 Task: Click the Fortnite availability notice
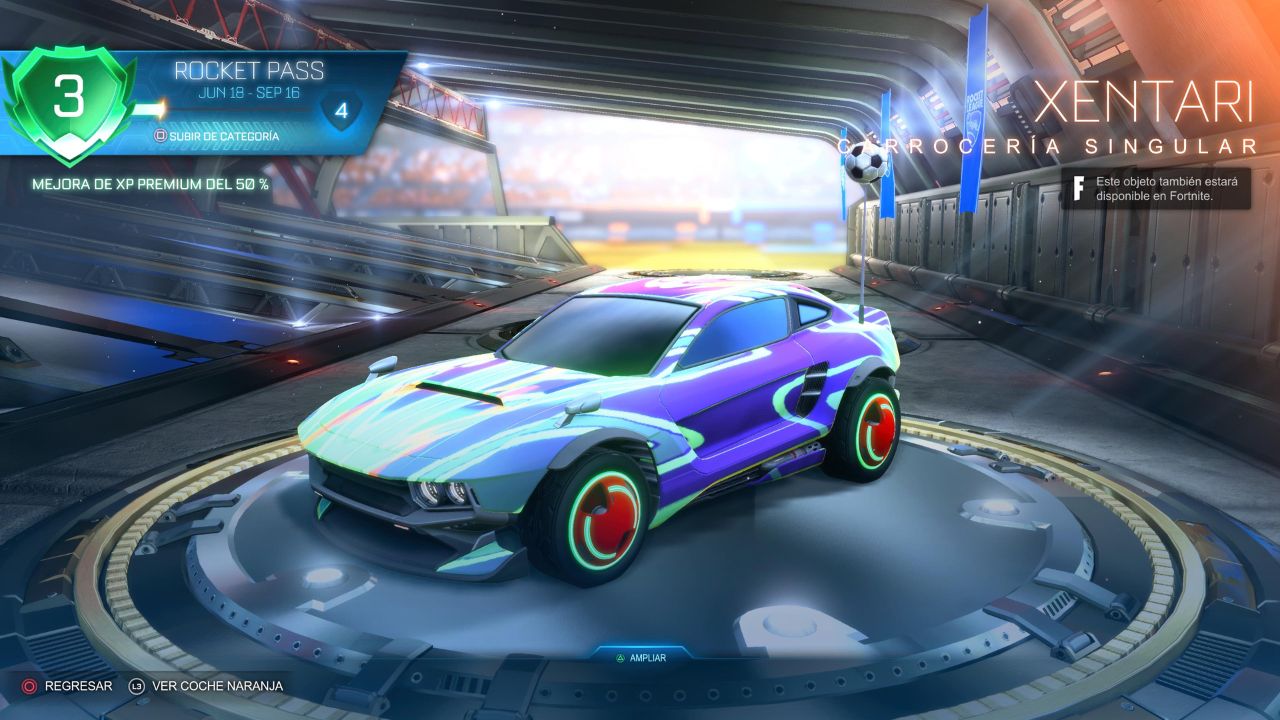point(1155,188)
